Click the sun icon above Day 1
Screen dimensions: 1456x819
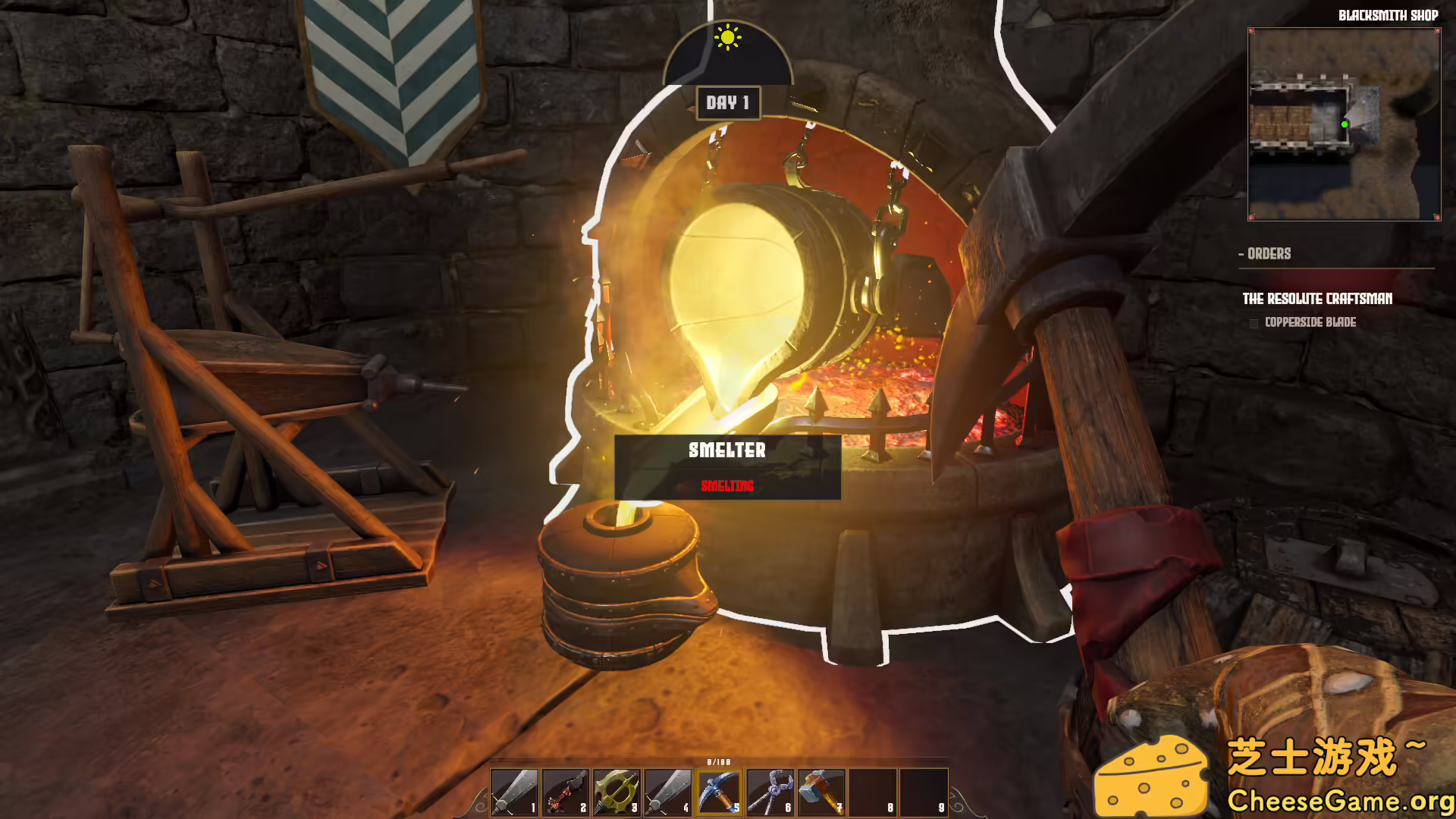click(727, 36)
